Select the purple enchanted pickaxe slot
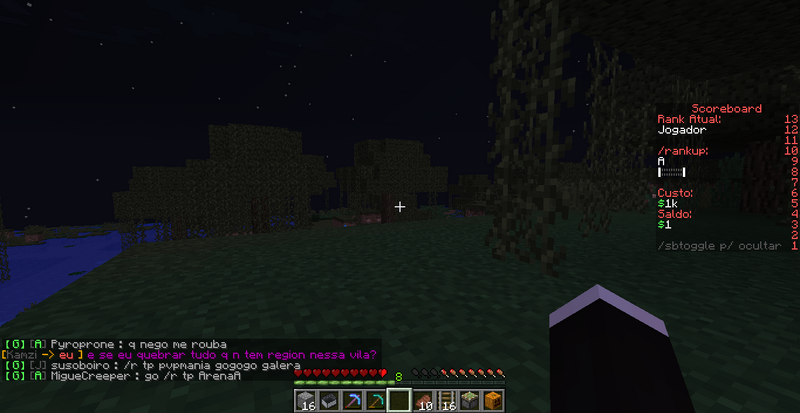 coord(352,400)
